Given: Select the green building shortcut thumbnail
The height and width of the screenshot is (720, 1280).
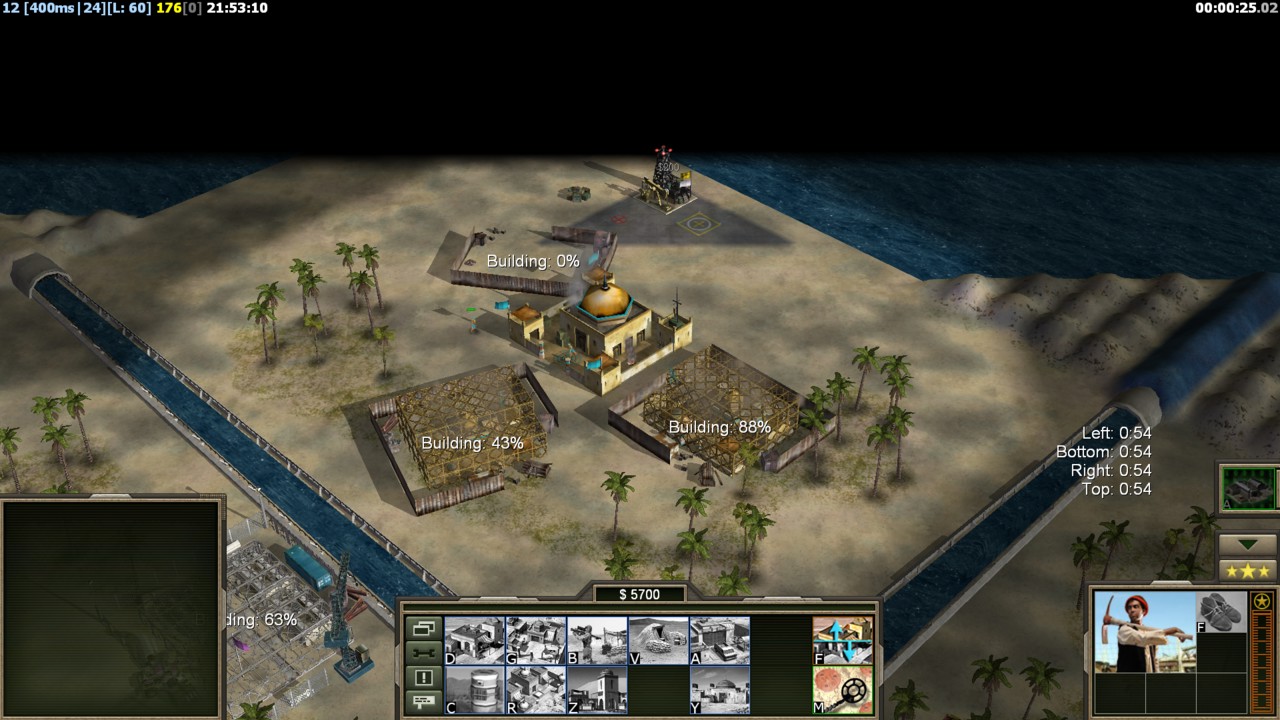Looking at the screenshot, I should 1249,489.
